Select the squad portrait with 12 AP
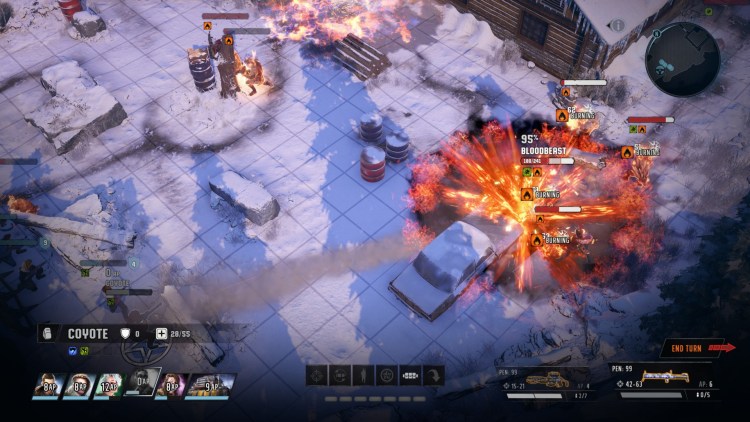This screenshot has height=422, width=750. pos(110,386)
